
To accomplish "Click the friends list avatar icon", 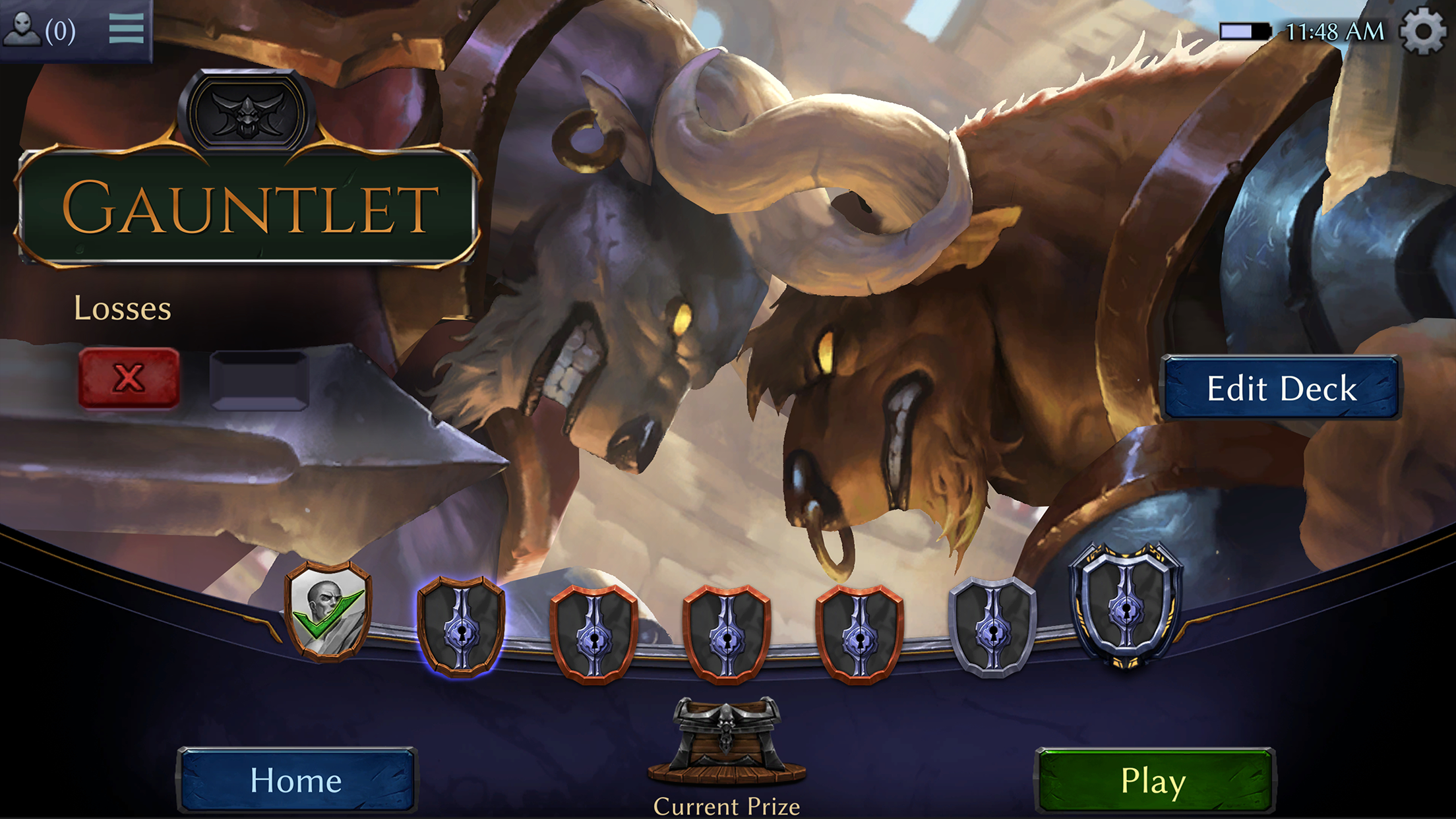I will [x=23, y=28].
